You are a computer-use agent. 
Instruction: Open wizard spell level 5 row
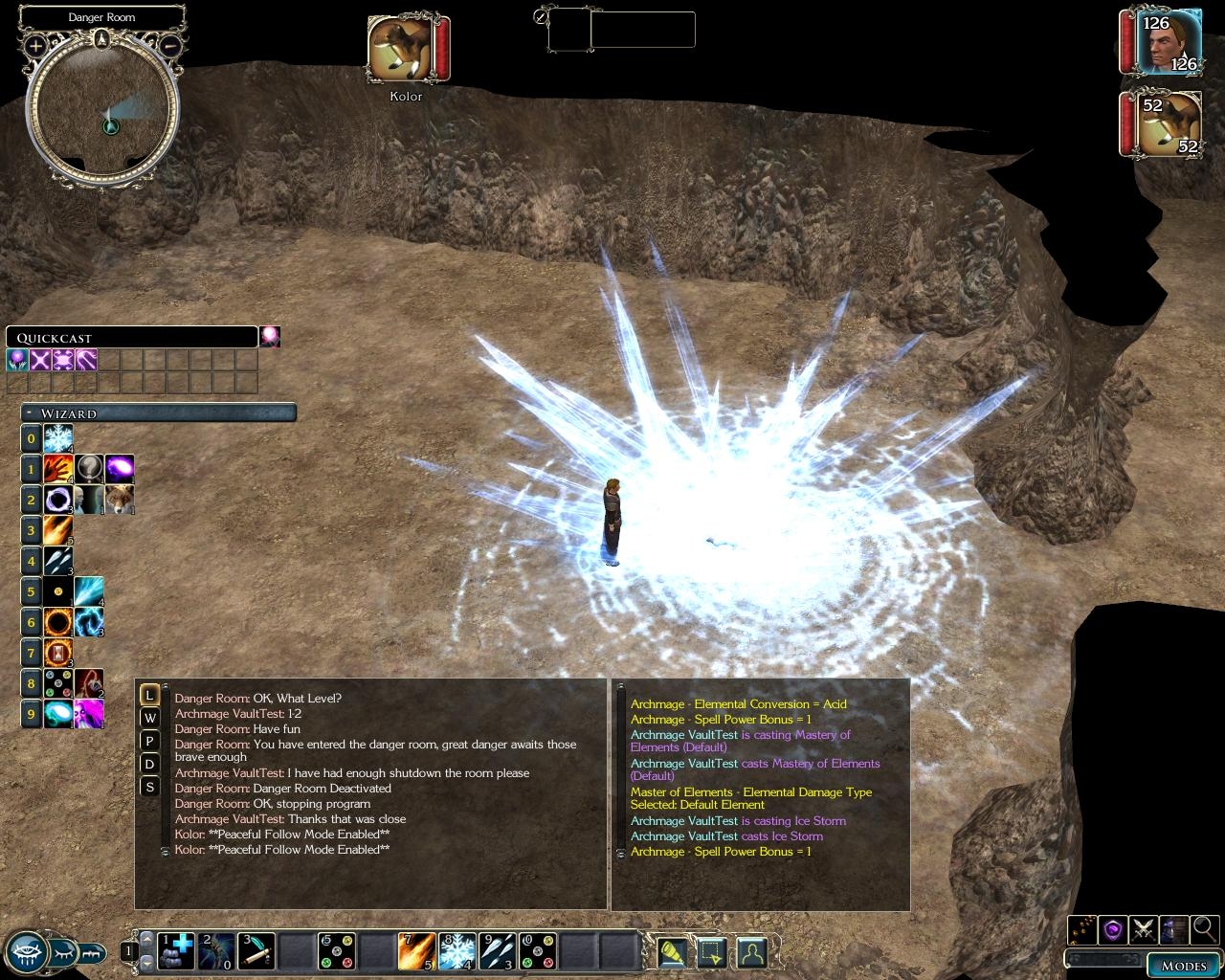(x=32, y=591)
